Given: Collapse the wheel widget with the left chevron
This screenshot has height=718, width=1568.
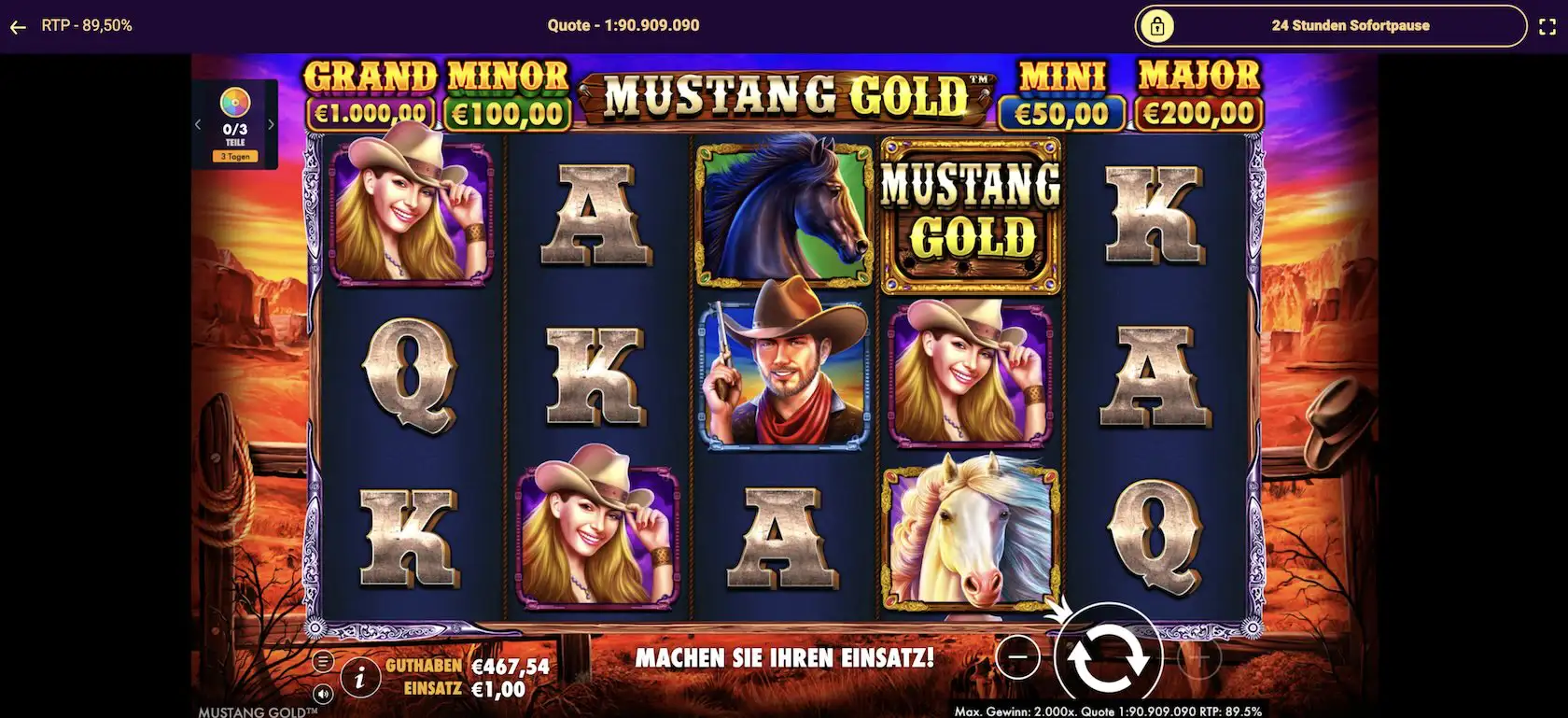Looking at the screenshot, I should (x=198, y=122).
